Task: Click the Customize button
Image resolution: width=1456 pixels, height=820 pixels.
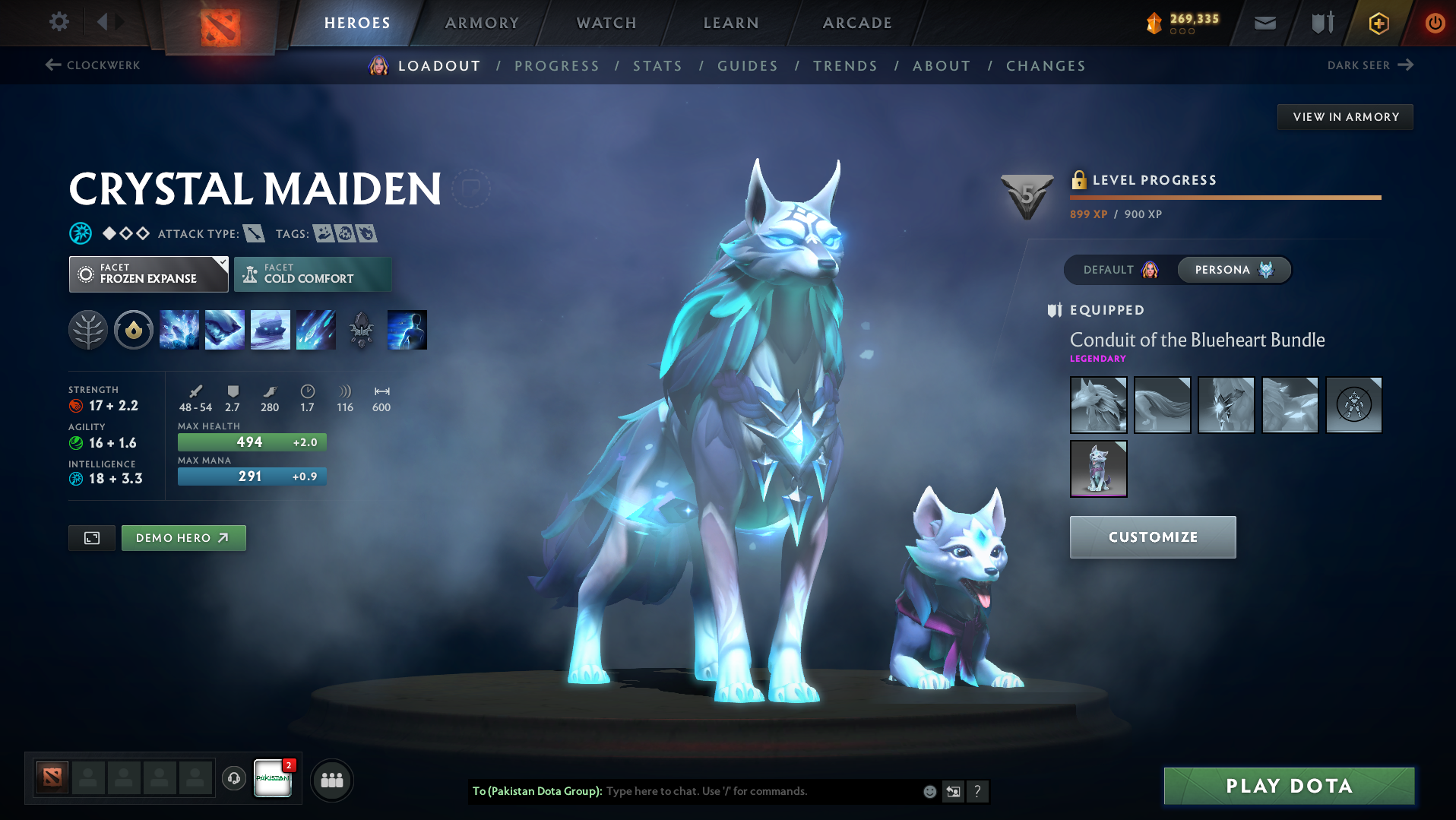Action: pyautogui.click(x=1152, y=537)
